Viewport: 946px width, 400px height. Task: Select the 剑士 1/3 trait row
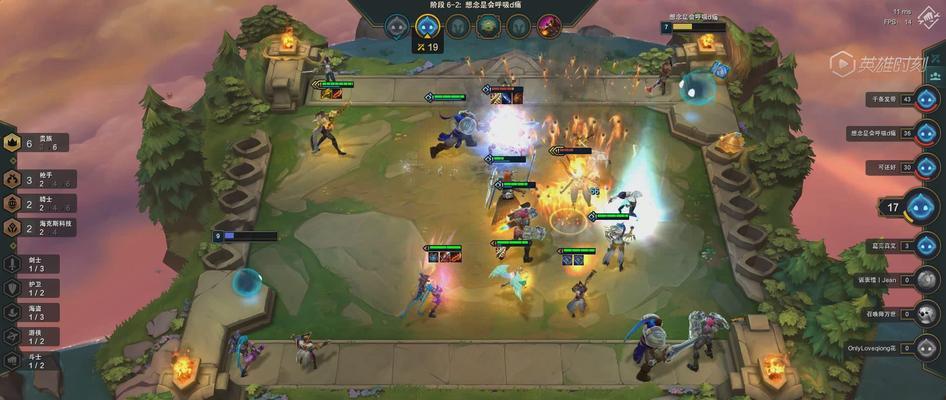[28, 264]
